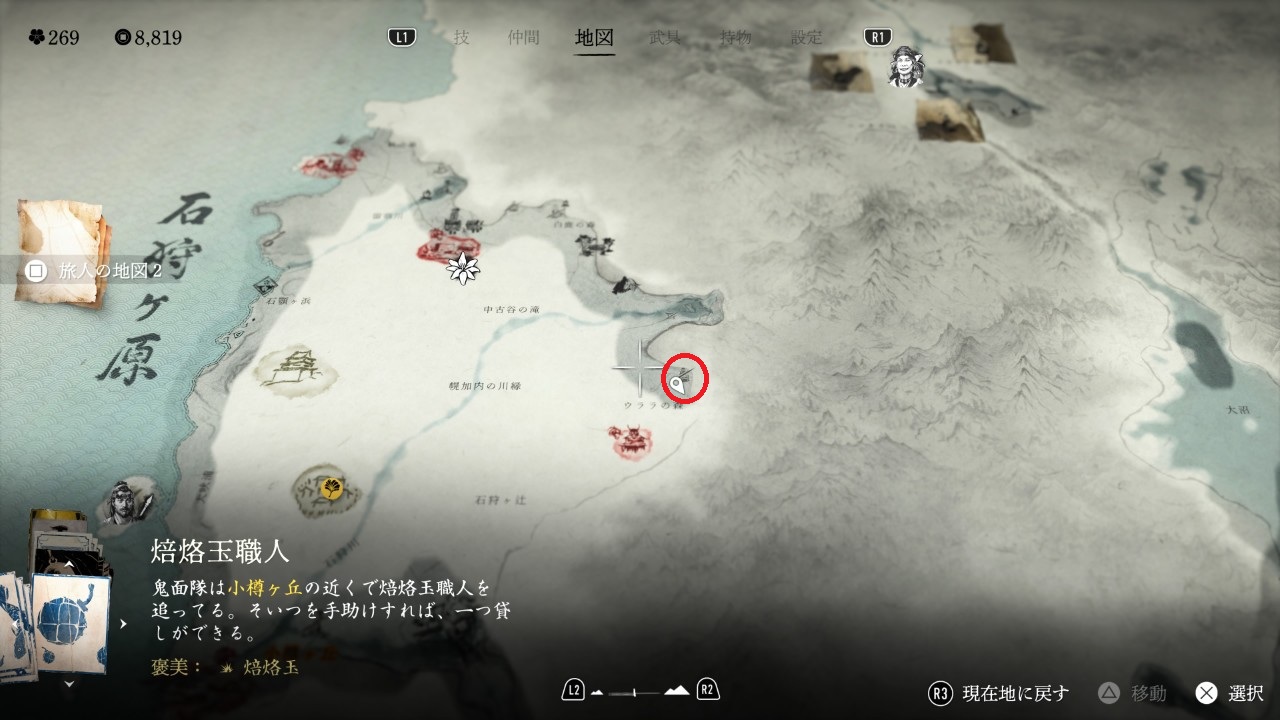Select the player location marker circled in red

(679, 383)
